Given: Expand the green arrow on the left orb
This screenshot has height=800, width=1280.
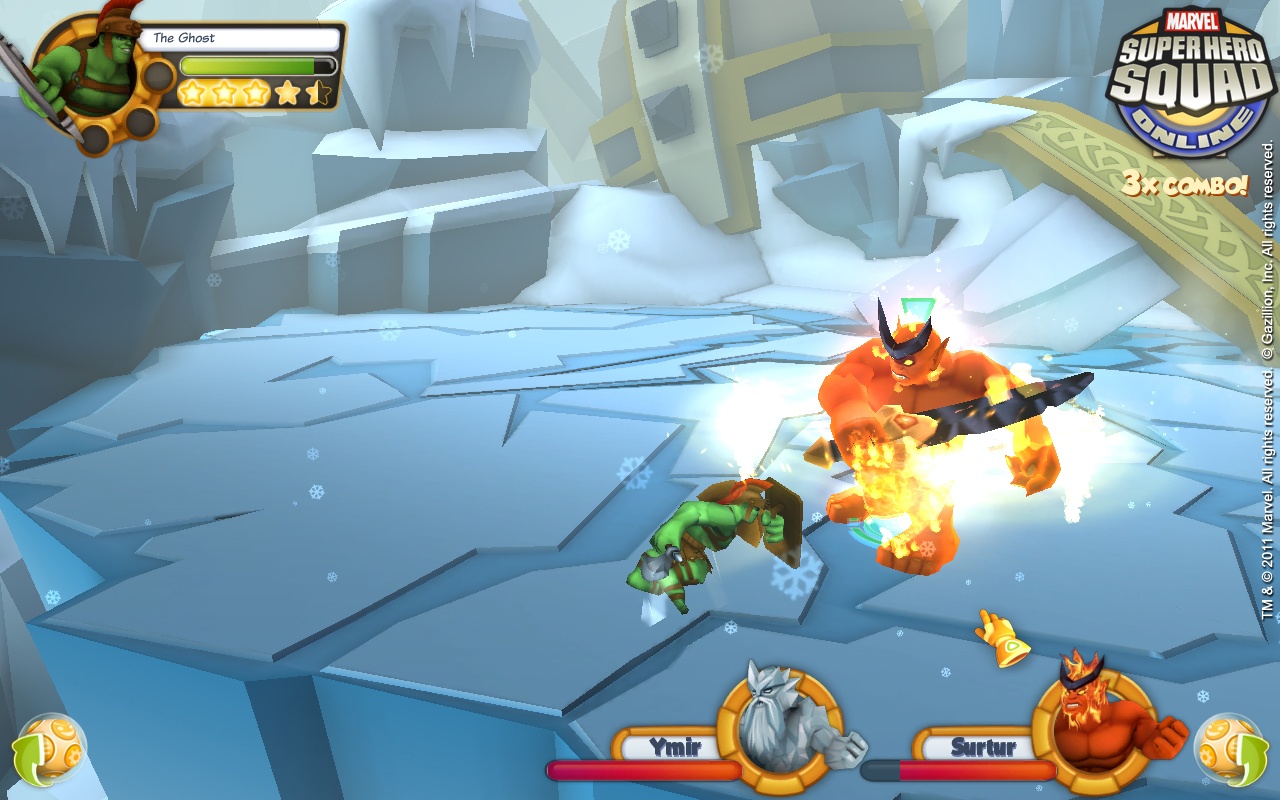Looking at the screenshot, I should coord(27,758).
